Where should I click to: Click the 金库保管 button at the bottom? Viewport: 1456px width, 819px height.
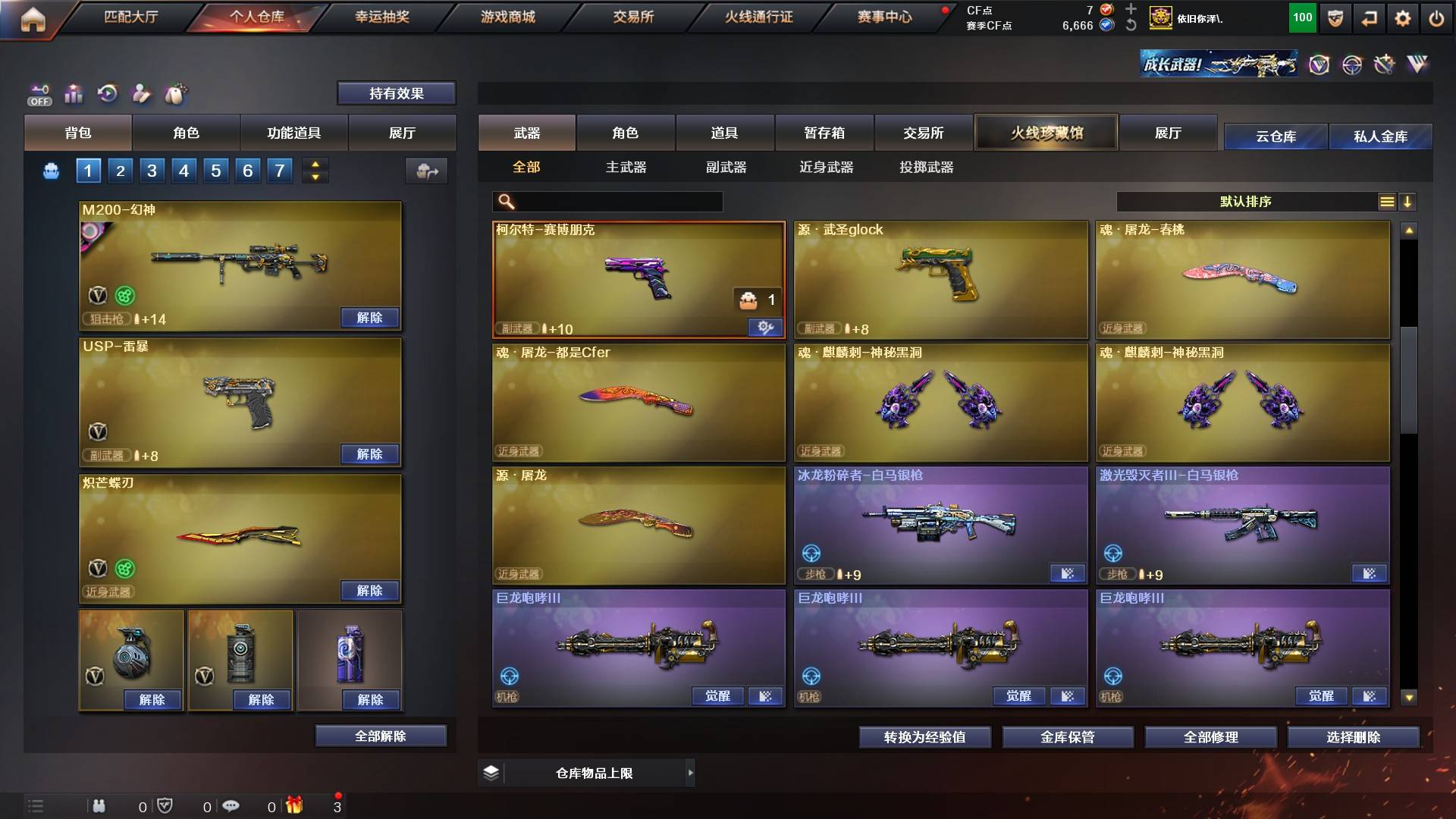1068,736
